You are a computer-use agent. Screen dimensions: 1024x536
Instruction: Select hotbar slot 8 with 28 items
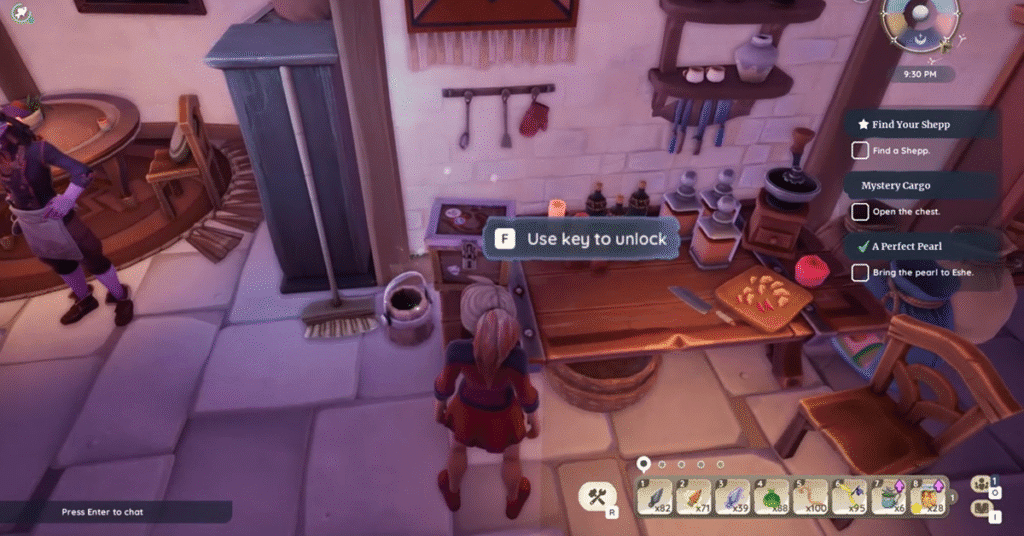pos(928,496)
